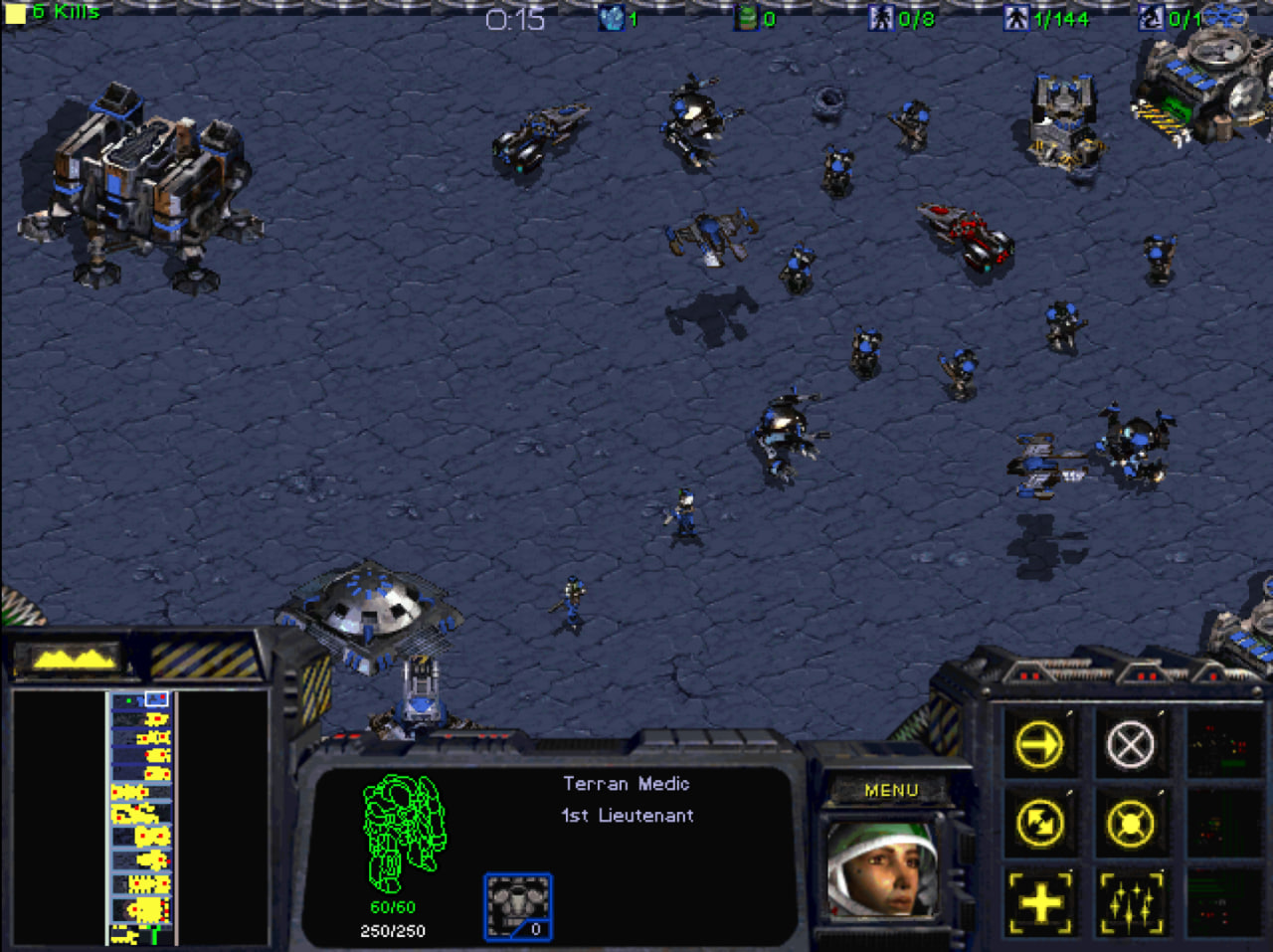
Task: Activate the Patrol command
Action: [1040, 824]
